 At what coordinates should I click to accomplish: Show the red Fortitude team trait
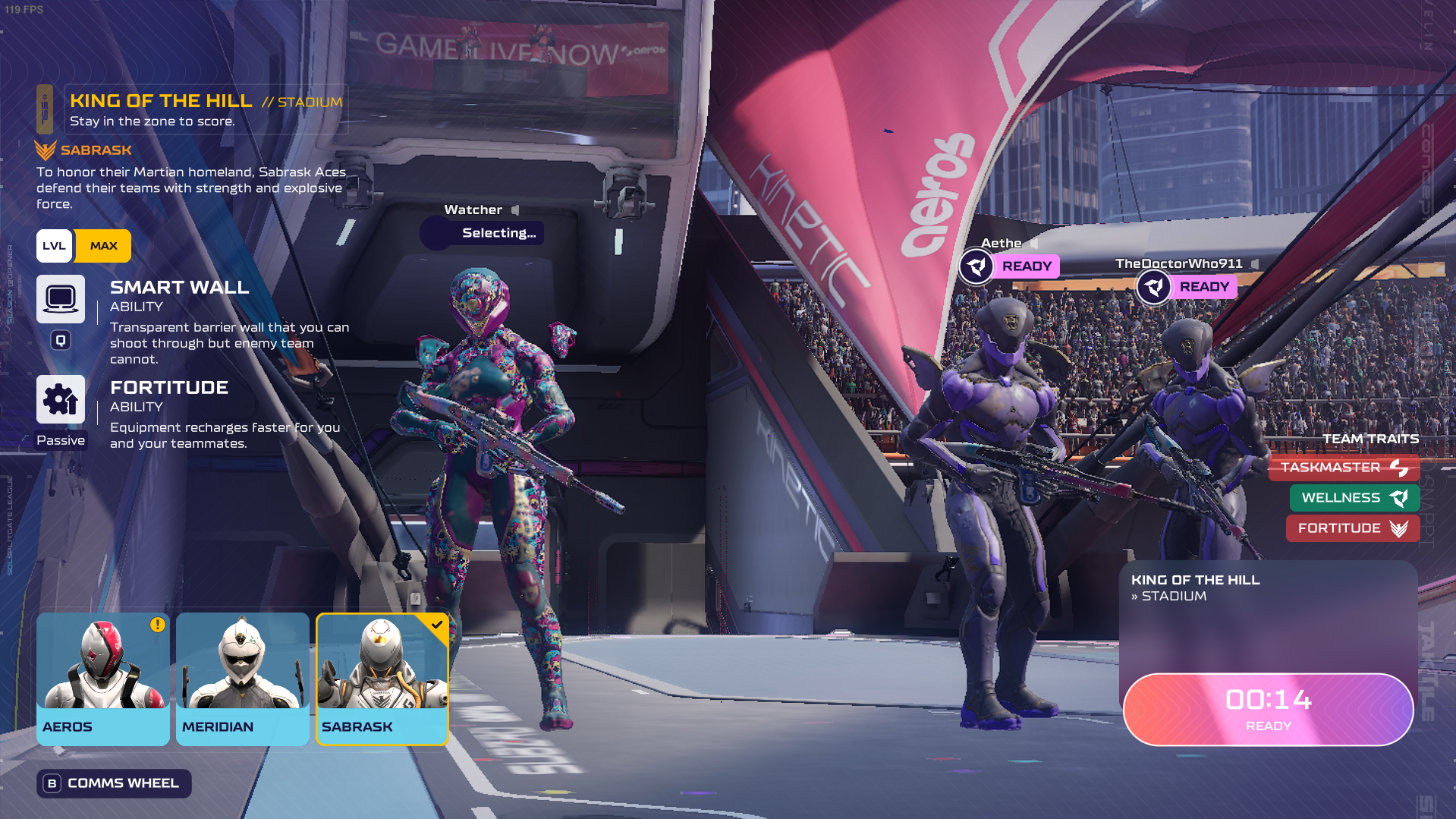click(1352, 528)
